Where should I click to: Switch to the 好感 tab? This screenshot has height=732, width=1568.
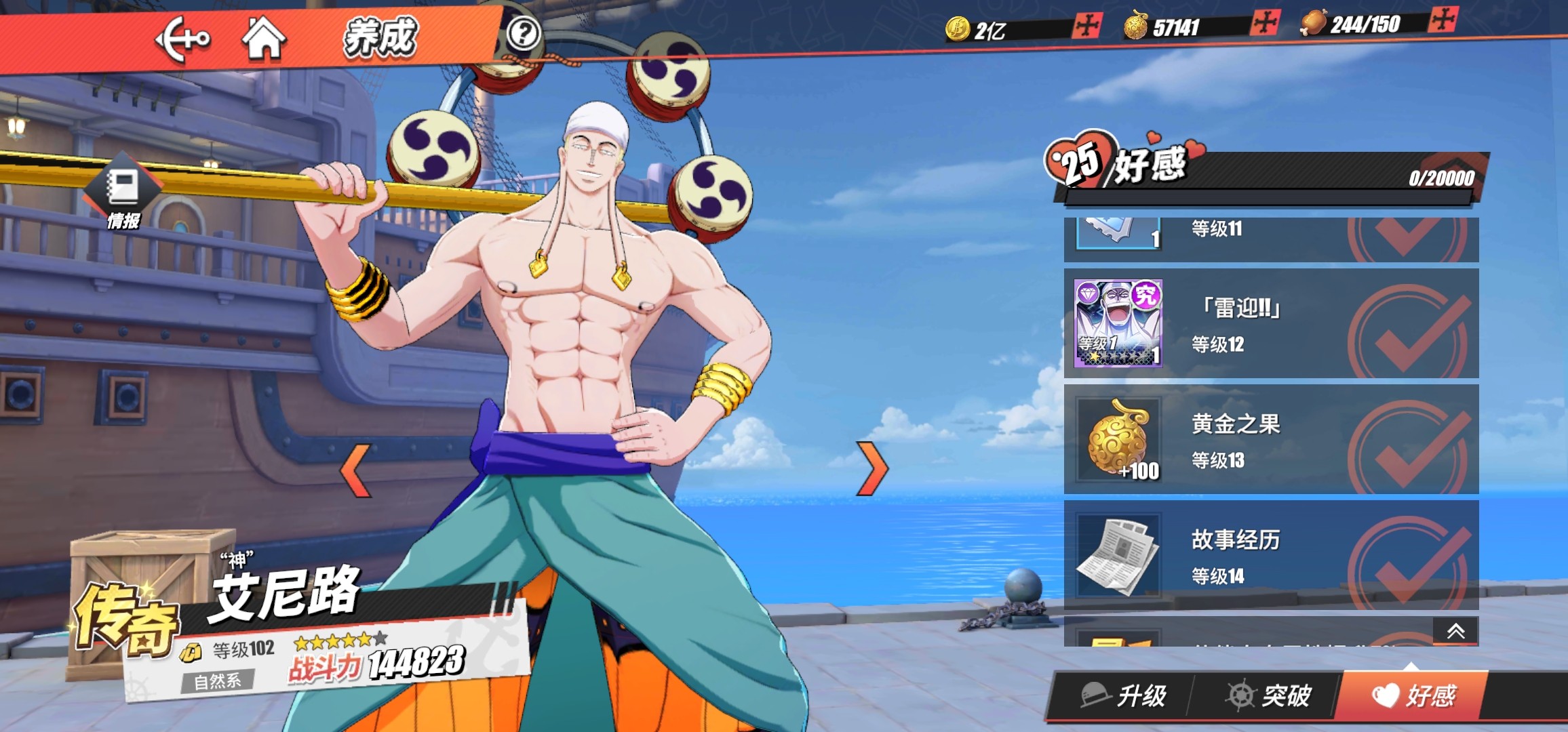1415,695
